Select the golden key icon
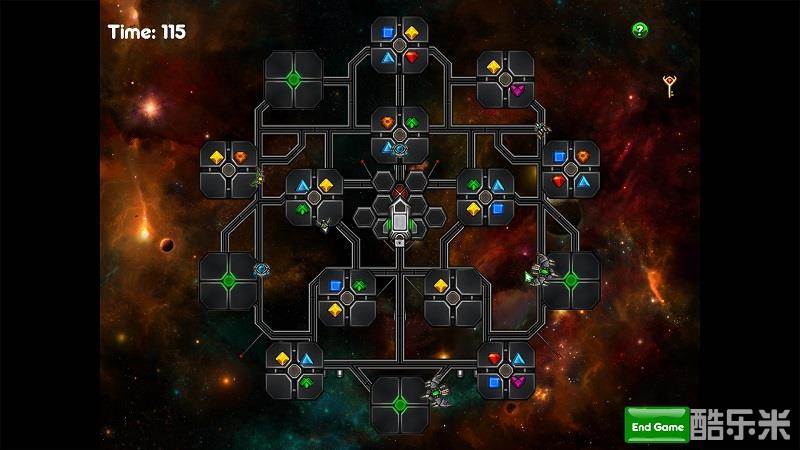Image resolution: width=800 pixels, height=450 pixels. coord(670,86)
